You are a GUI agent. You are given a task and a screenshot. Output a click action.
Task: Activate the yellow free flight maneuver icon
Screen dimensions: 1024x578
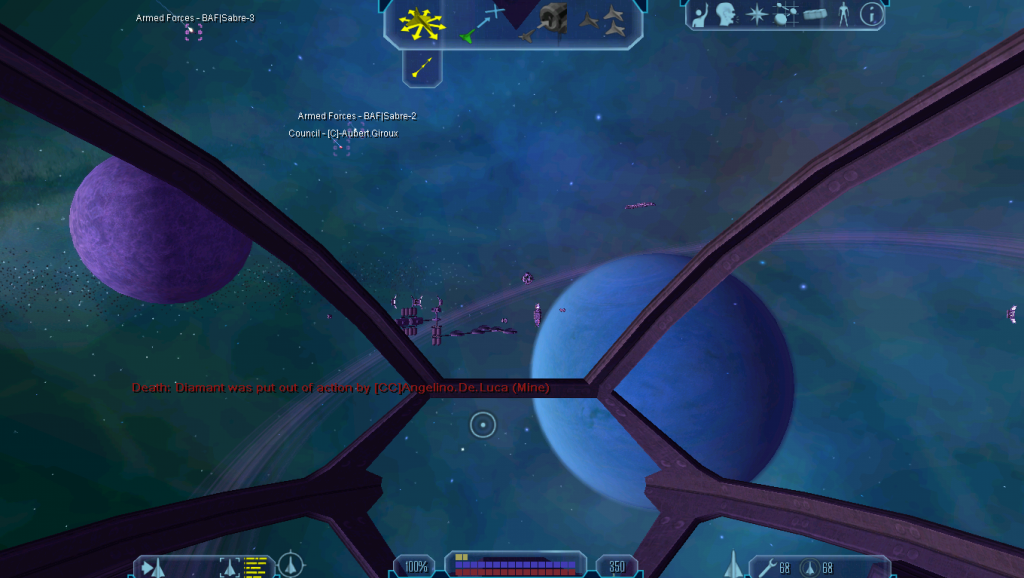pos(420,22)
